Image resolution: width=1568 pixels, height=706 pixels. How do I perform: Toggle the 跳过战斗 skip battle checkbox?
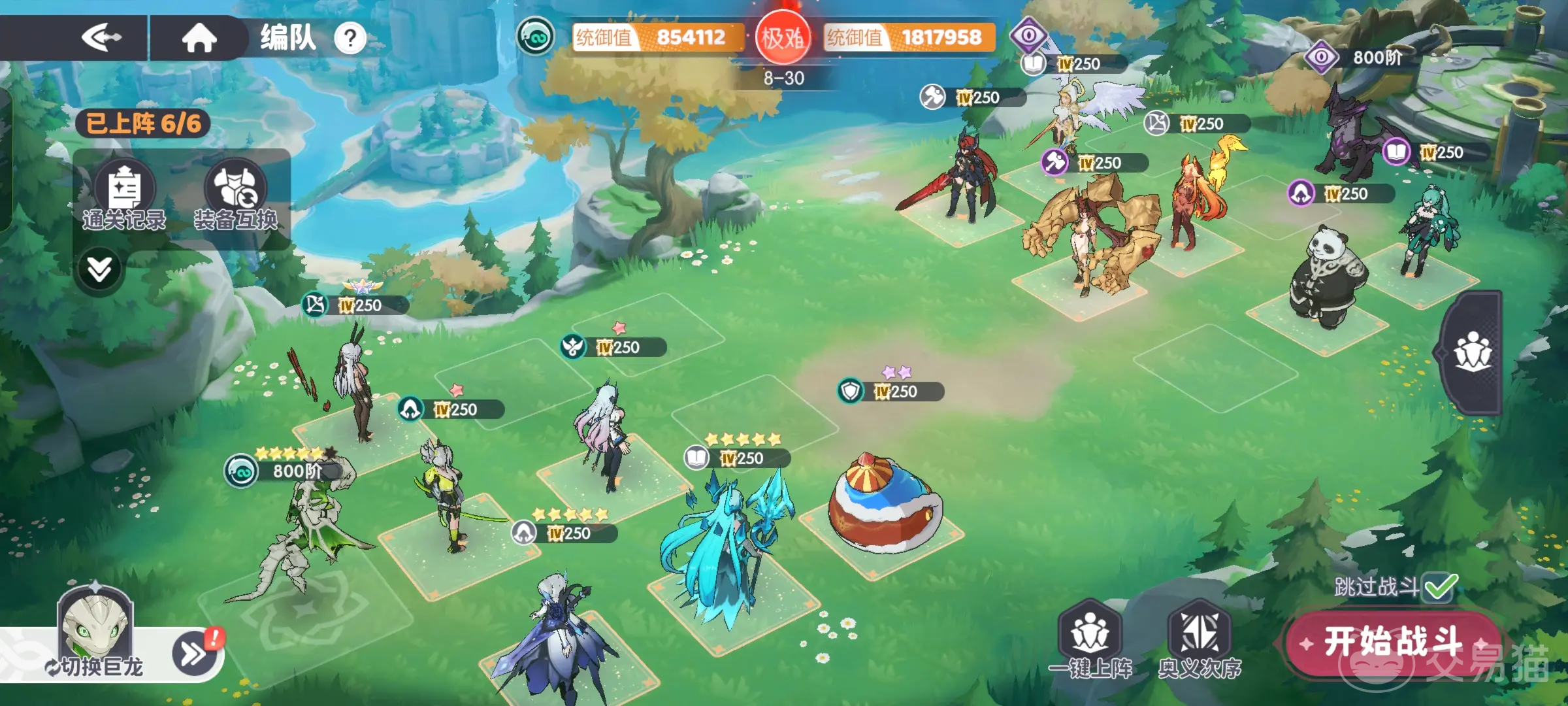(x=1440, y=587)
